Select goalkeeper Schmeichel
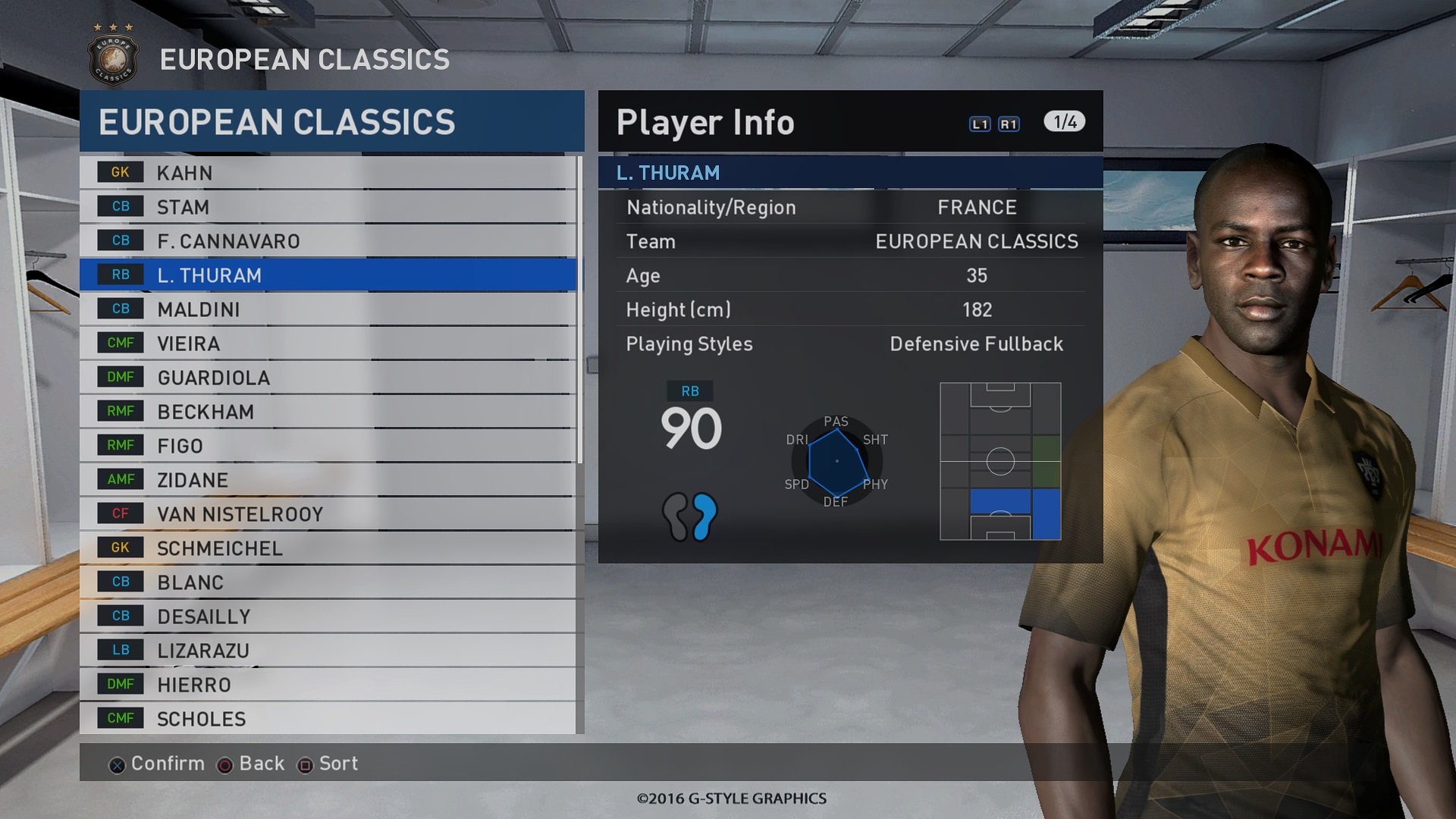1456x819 pixels. point(328,548)
